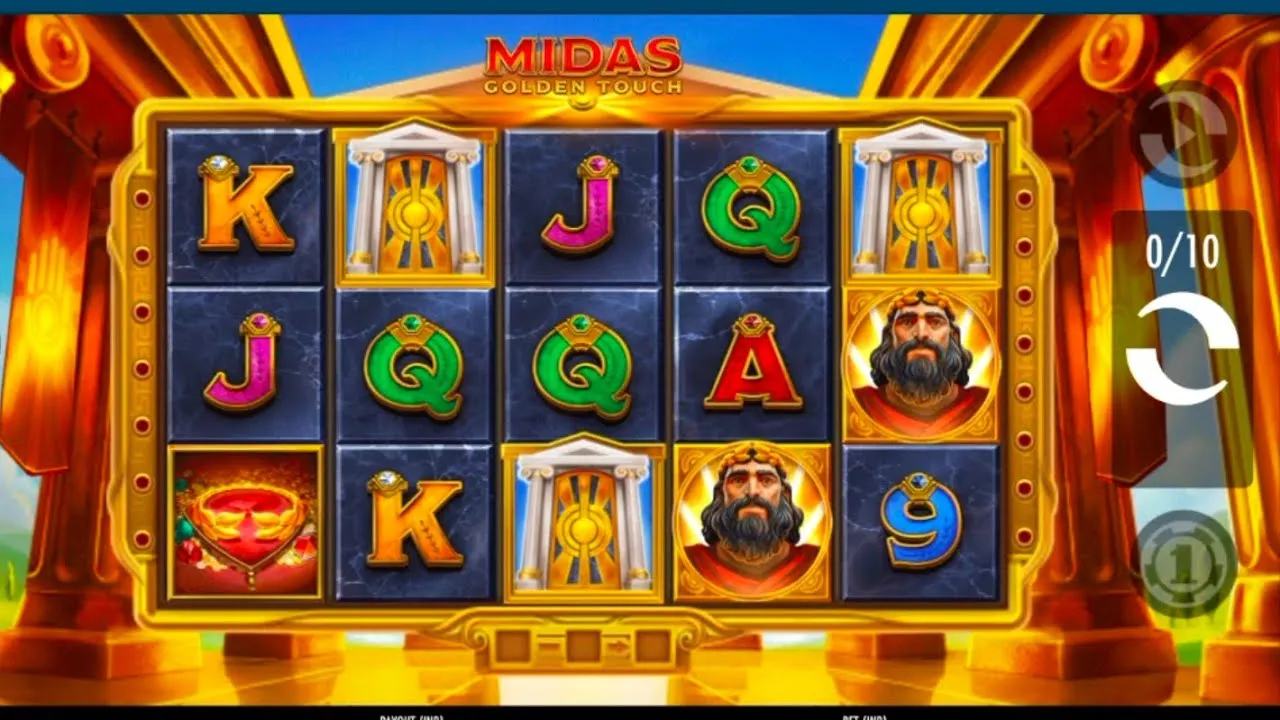This screenshot has height=720, width=1280.
Task: Click the orange K on the top row
Action: coord(245,205)
